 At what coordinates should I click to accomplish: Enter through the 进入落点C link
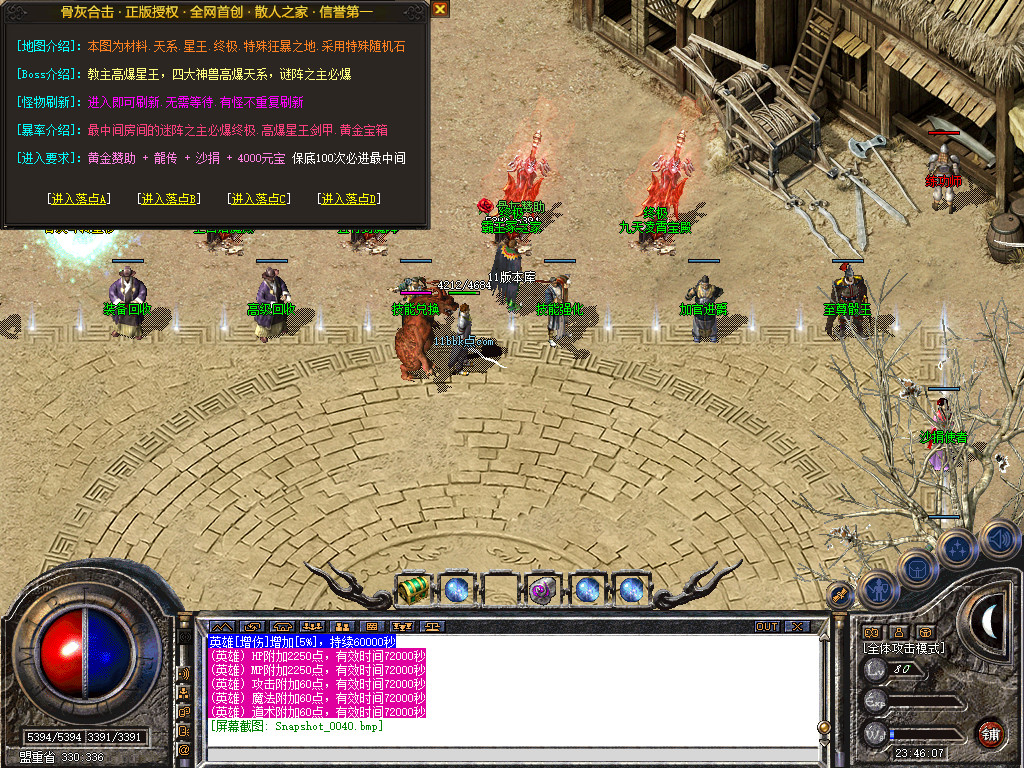pyautogui.click(x=259, y=199)
